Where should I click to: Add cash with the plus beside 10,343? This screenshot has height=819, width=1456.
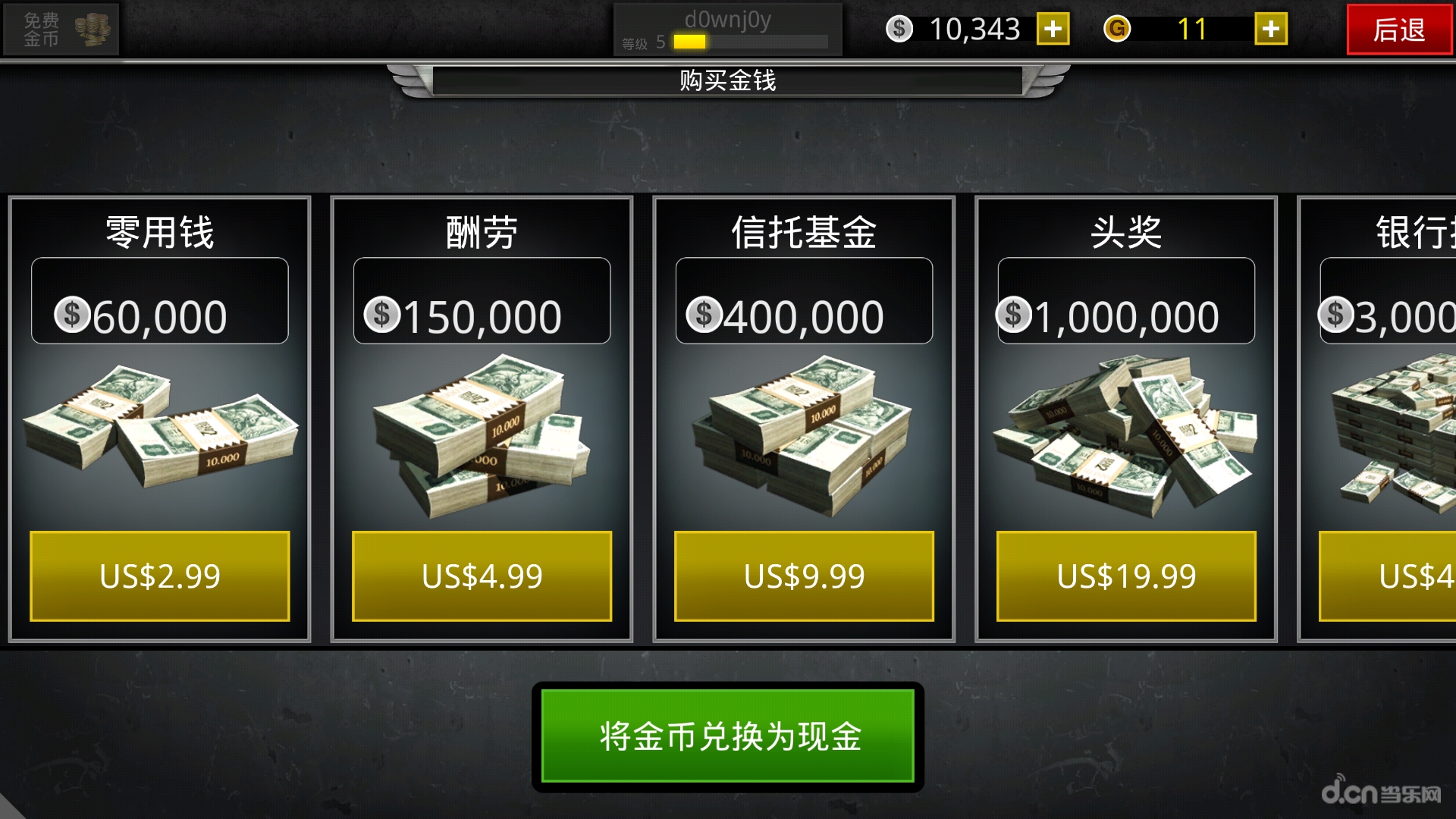click(1053, 30)
